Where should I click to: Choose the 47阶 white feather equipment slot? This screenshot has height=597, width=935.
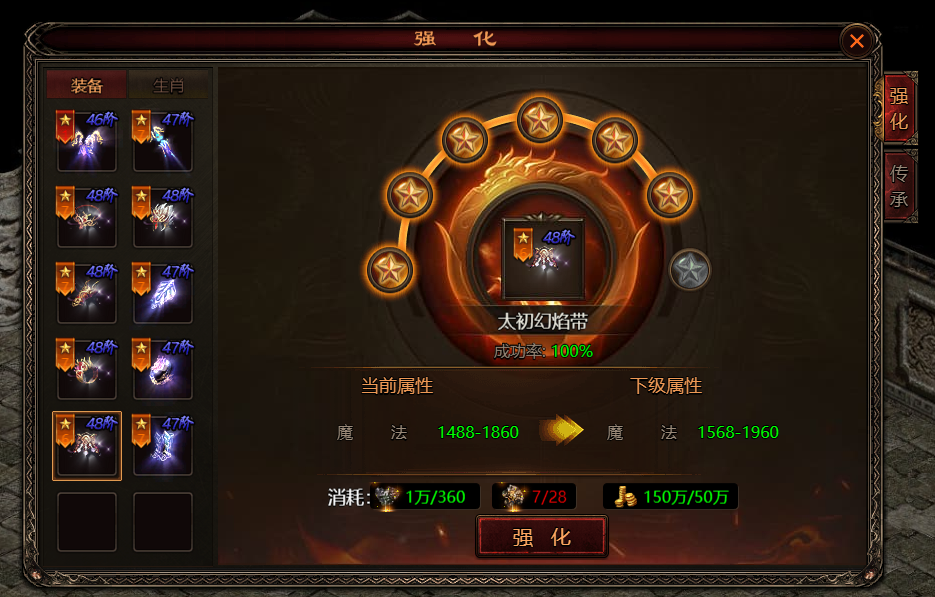point(163,293)
